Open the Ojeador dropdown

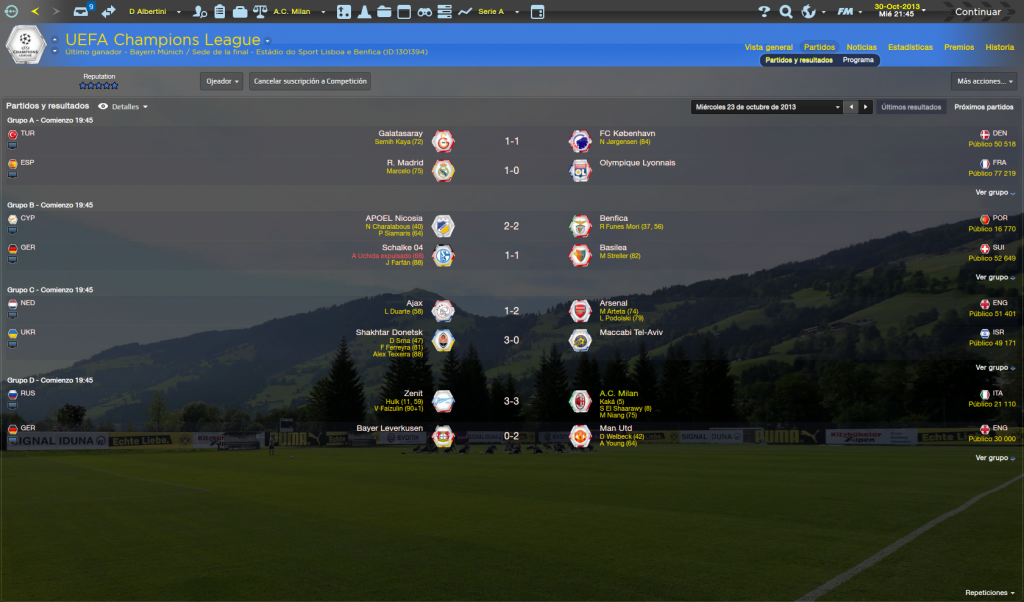[x=221, y=81]
